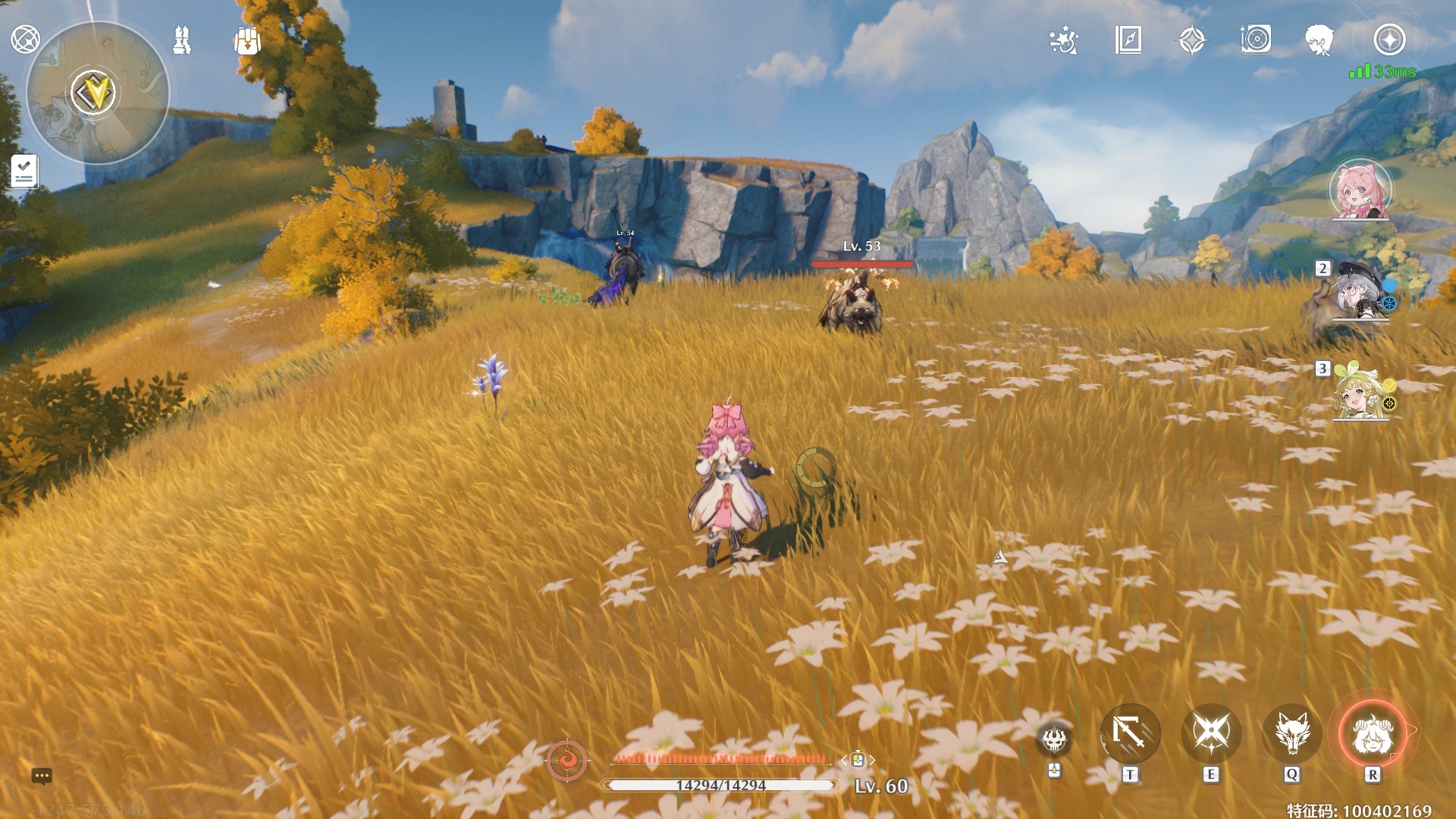
Task: Open the backpack inventory icon
Action: (x=247, y=40)
